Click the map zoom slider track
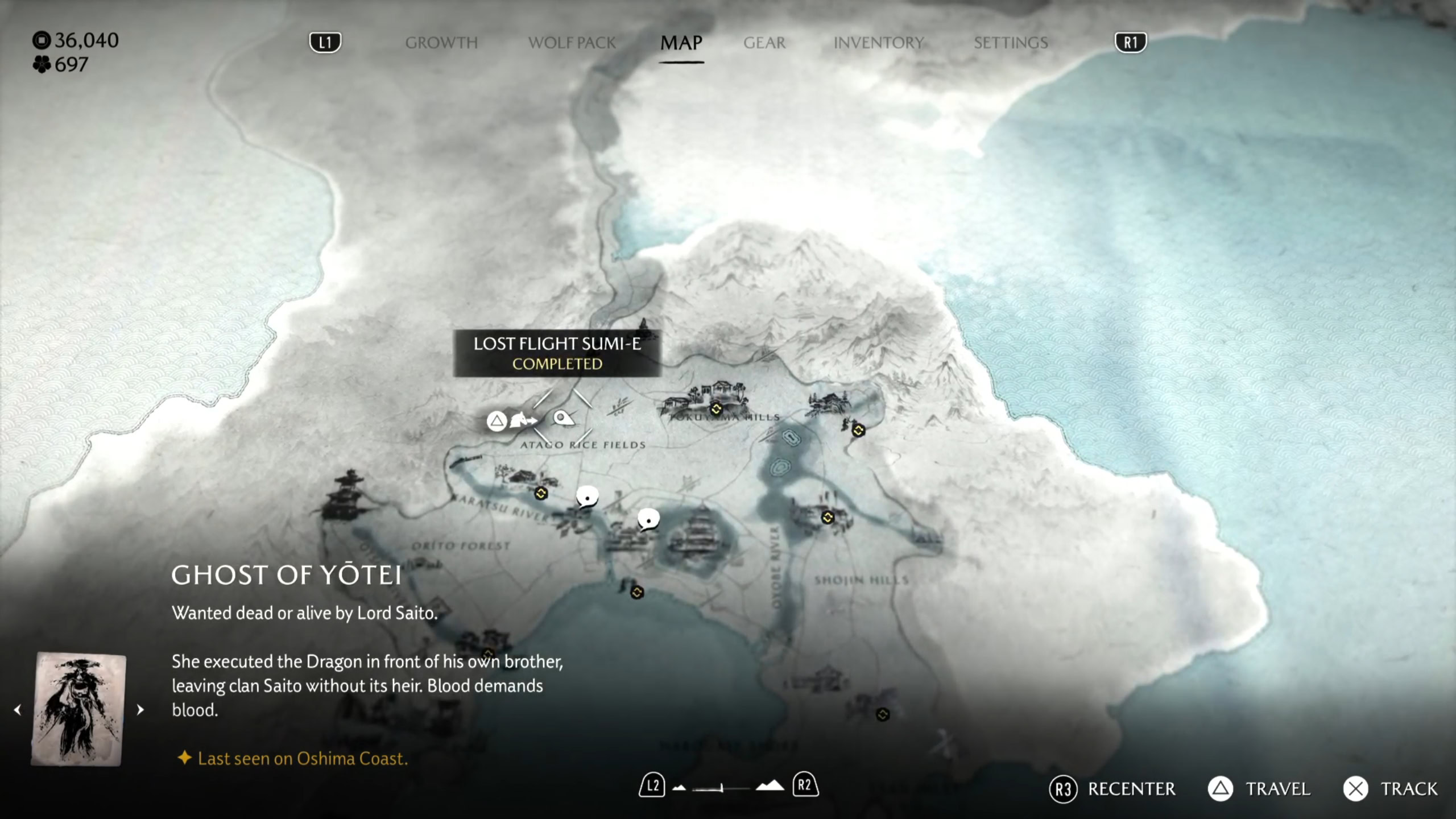Viewport: 1456px width, 819px height. click(721, 788)
